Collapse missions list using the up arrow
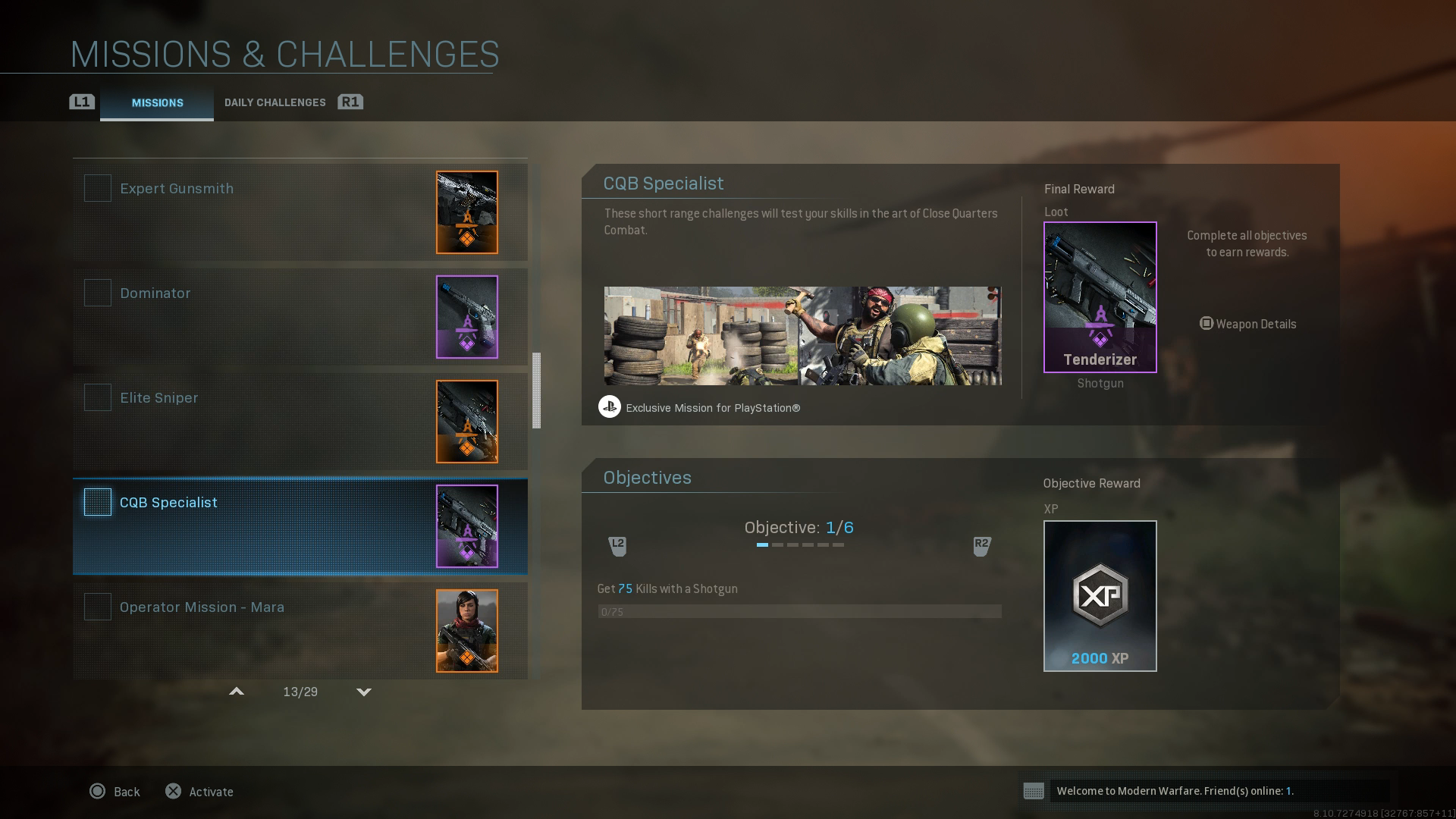The height and width of the screenshot is (819, 1456). click(237, 692)
